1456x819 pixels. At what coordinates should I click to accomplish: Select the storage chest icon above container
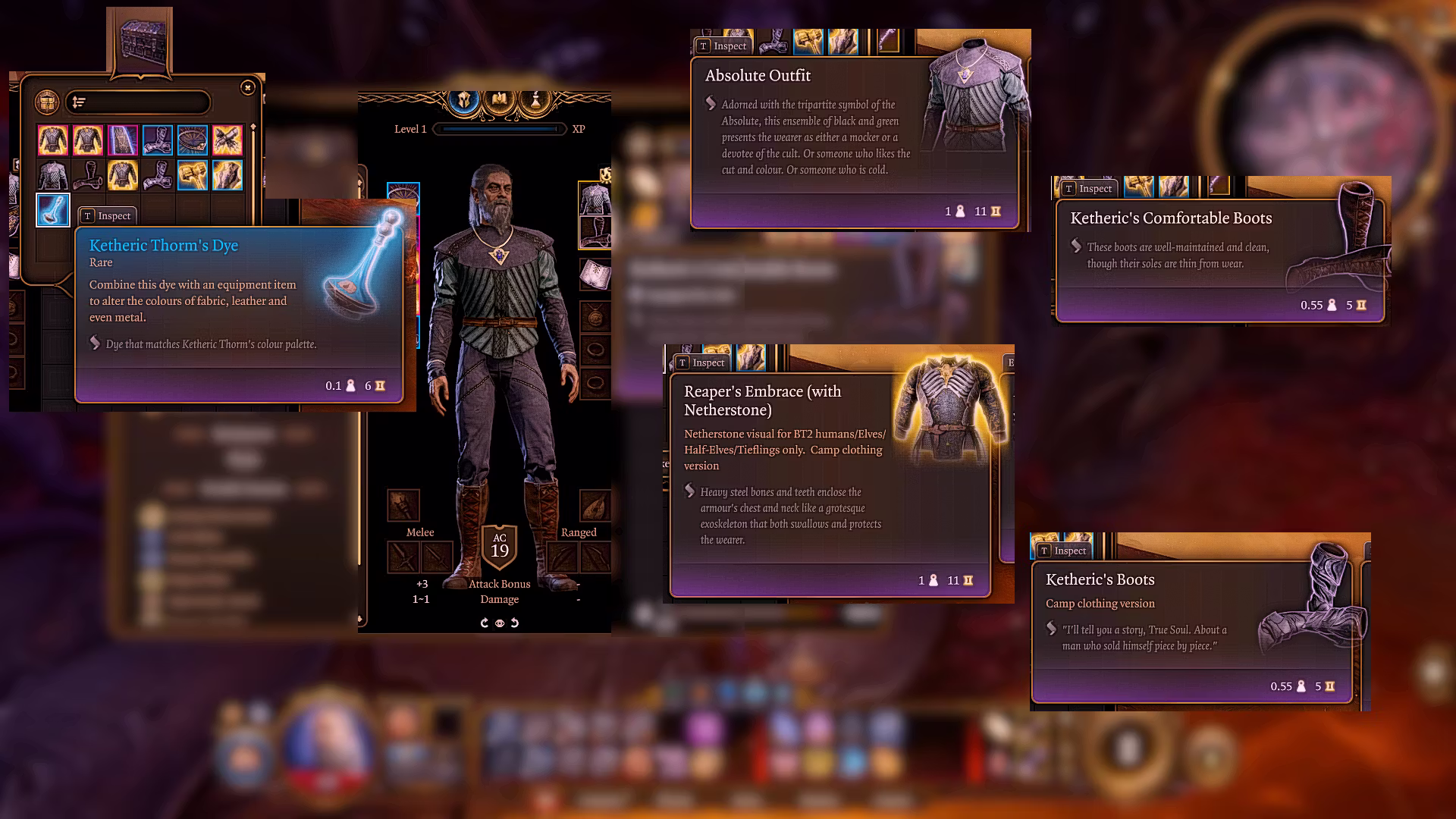140,42
